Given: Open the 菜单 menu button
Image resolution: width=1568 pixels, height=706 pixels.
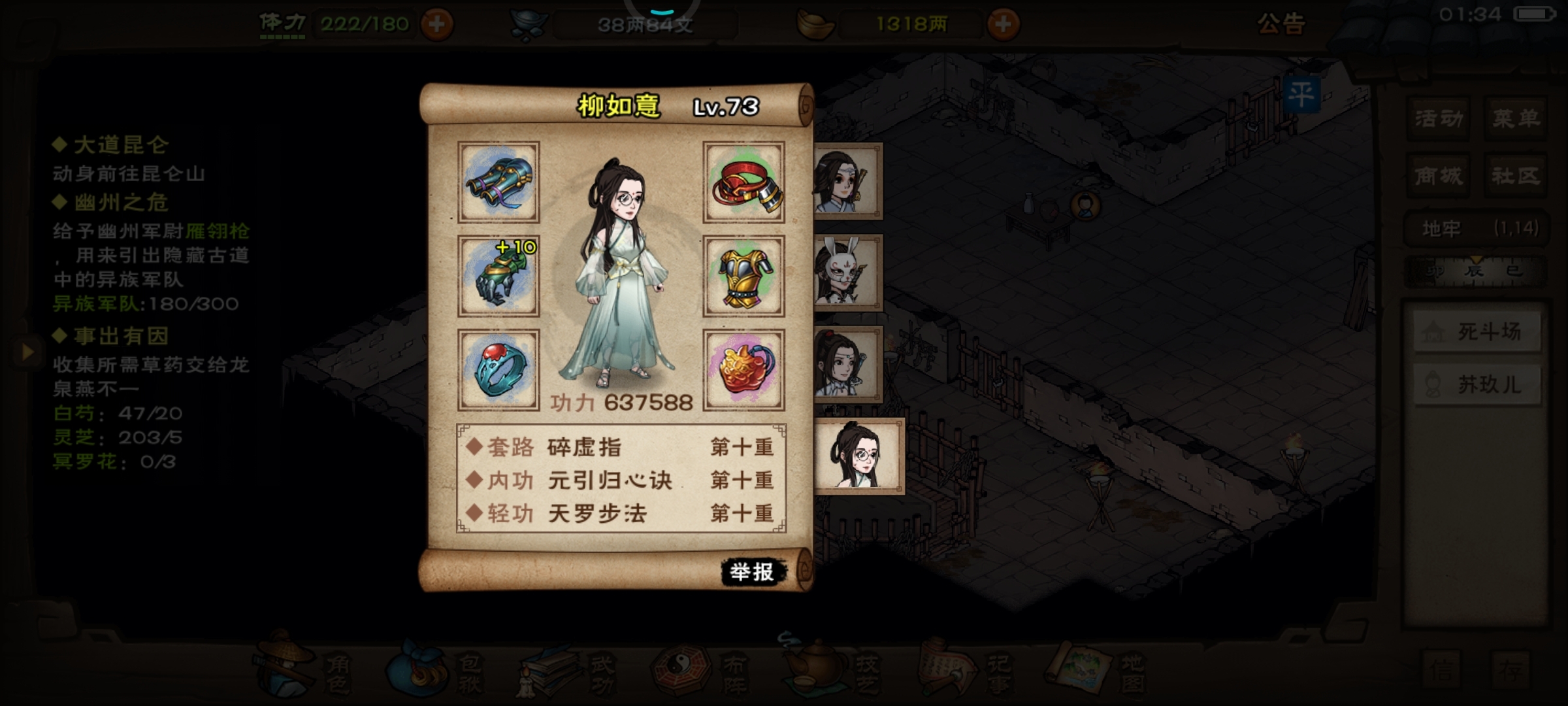Looking at the screenshot, I should [1516, 119].
